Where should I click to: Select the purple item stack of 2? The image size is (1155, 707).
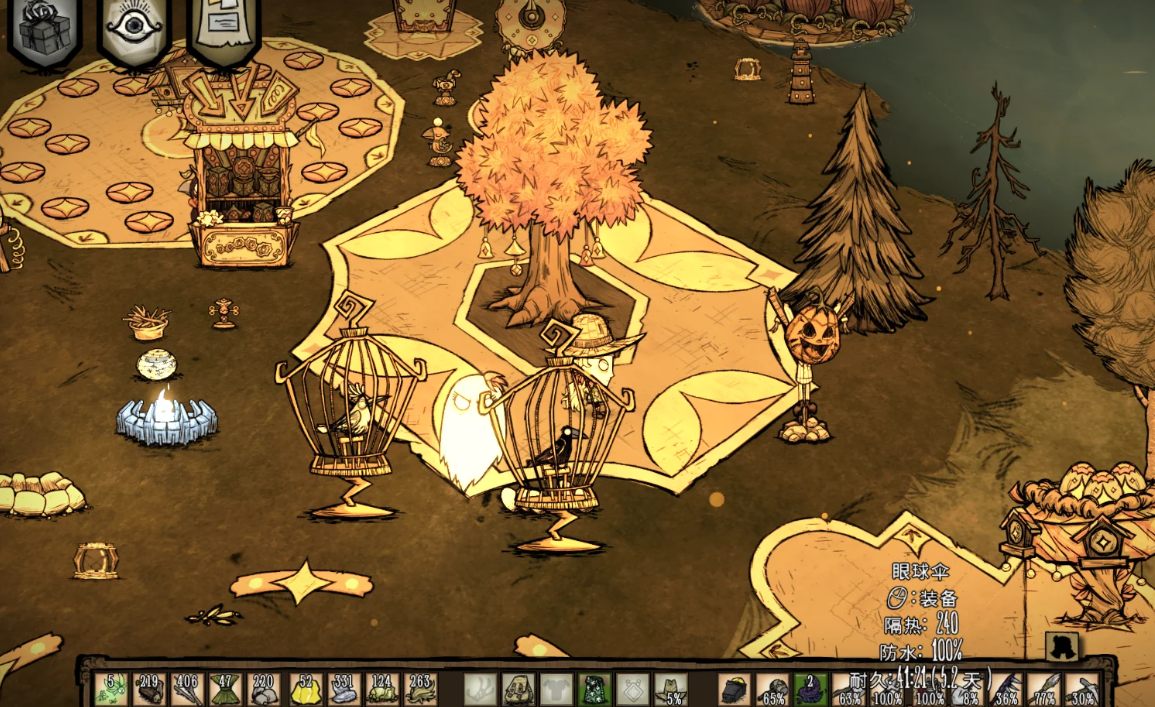click(x=810, y=689)
